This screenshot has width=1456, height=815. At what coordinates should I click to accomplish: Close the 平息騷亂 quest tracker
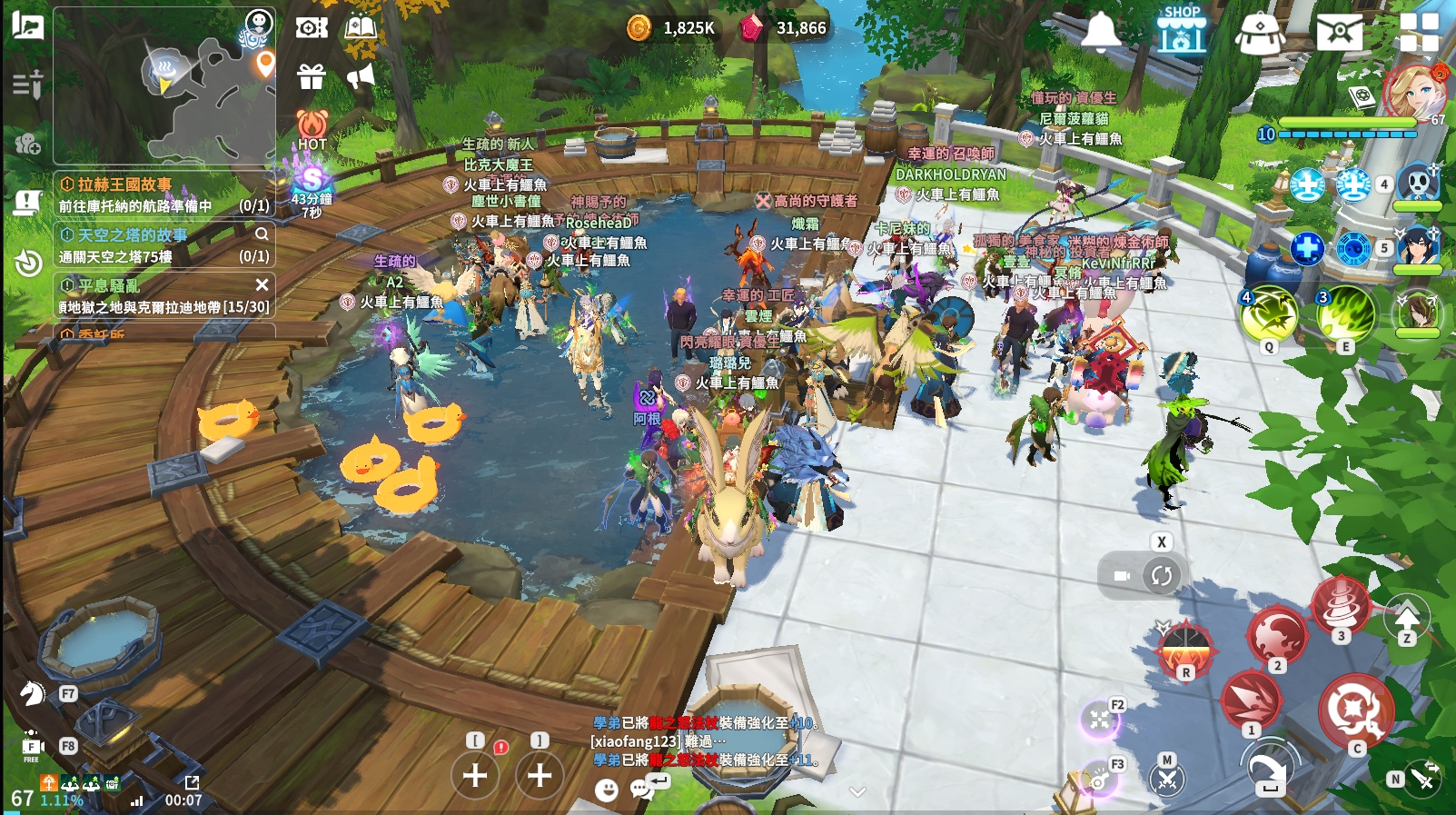click(262, 285)
